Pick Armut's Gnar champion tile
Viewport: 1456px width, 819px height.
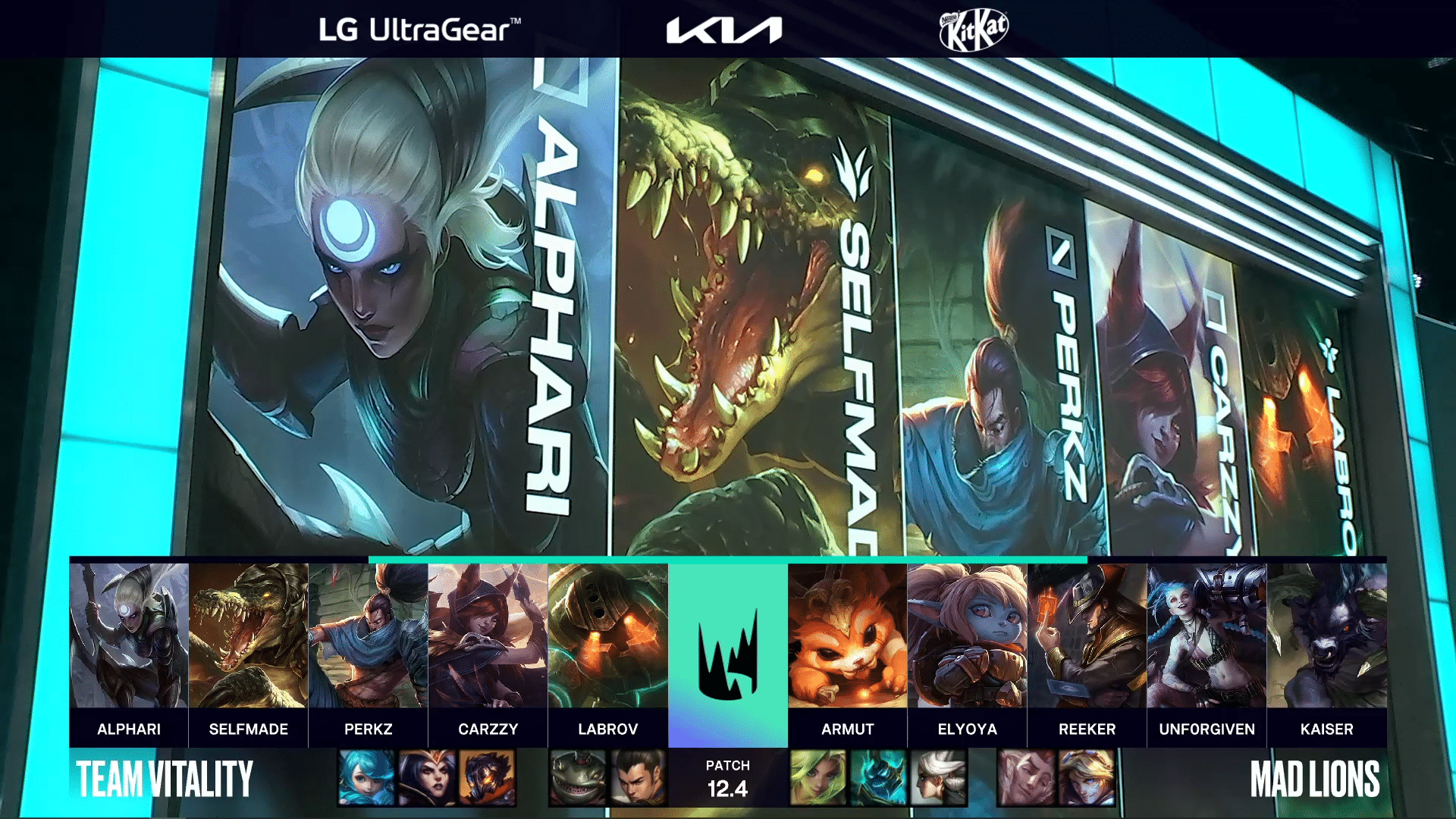pos(848,635)
